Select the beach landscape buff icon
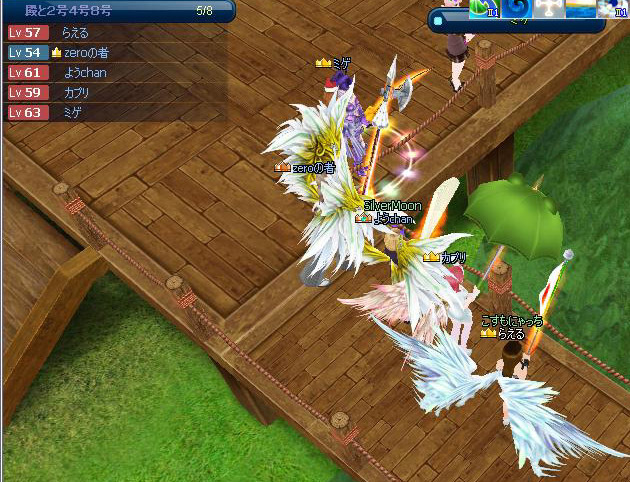This screenshot has width=630, height=482. pos(580,9)
